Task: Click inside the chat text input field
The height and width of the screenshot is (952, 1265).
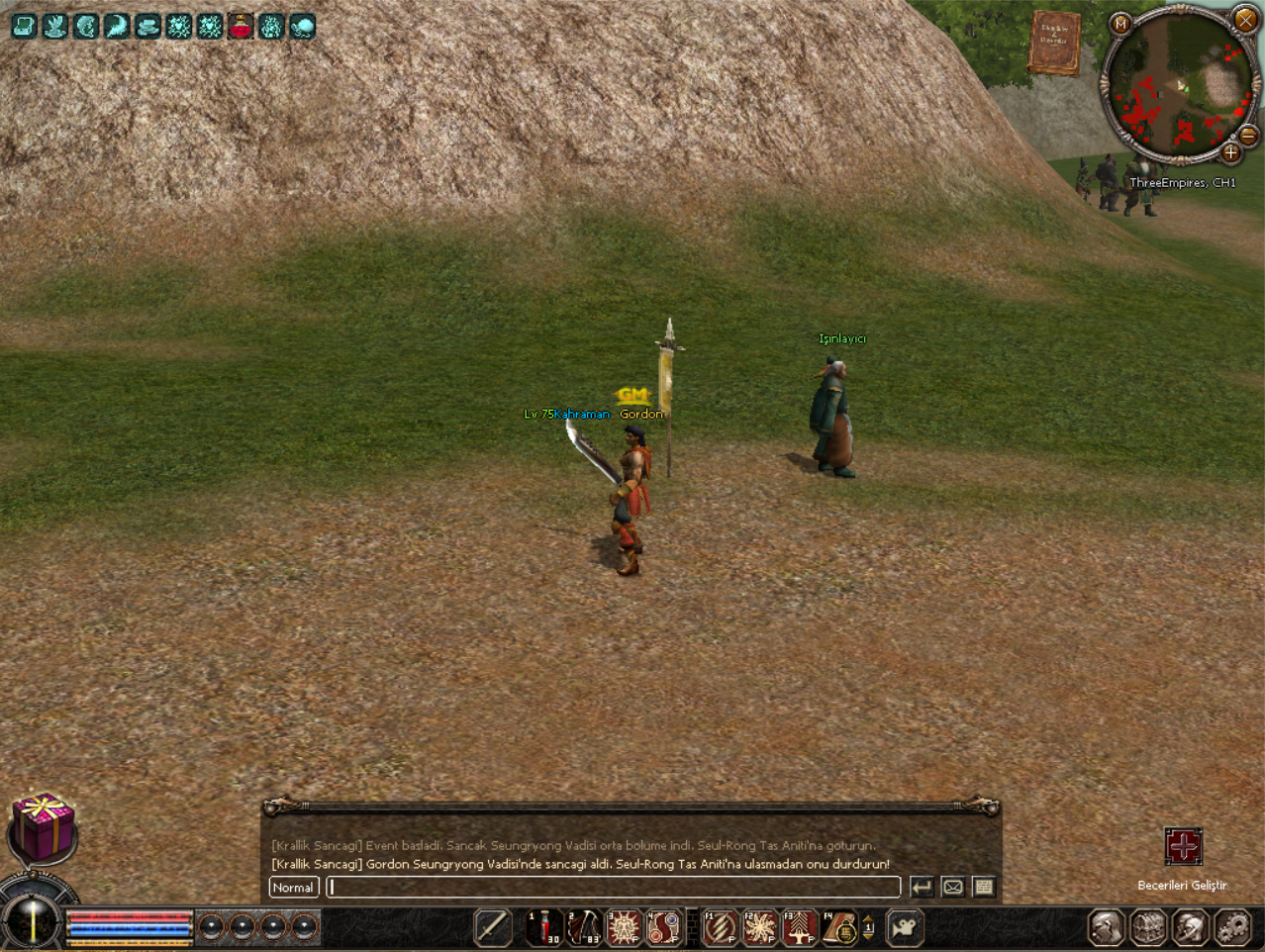Action: 614,888
